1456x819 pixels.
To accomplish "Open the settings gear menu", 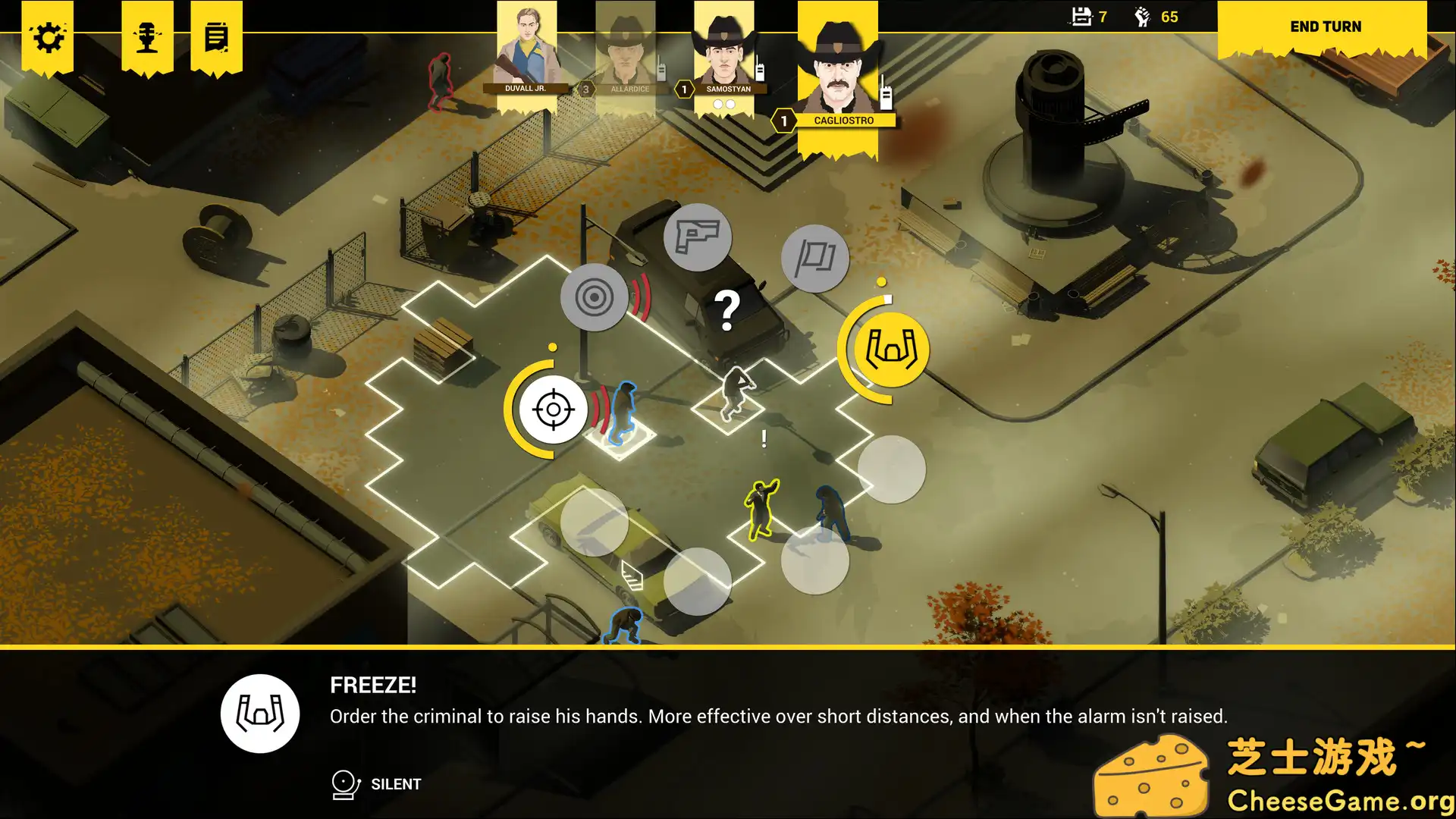I will [x=48, y=37].
